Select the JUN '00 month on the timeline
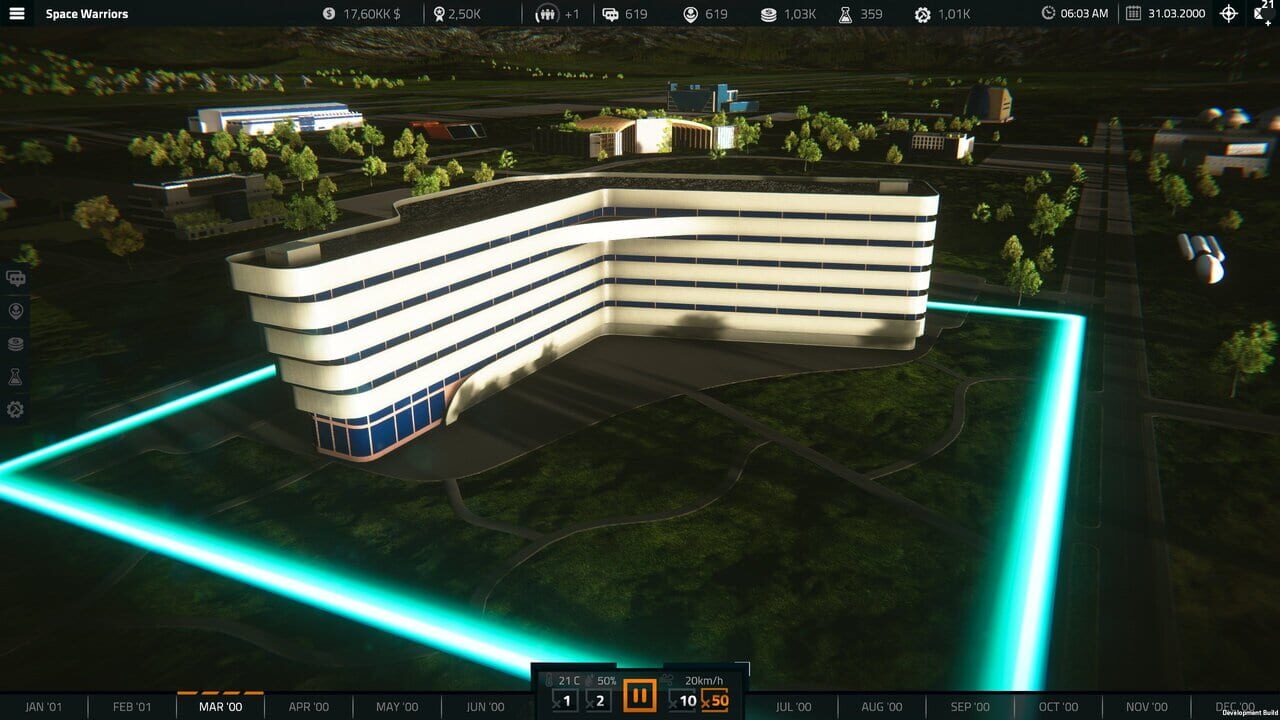Screen dimensions: 1280x720 [484, 706]
